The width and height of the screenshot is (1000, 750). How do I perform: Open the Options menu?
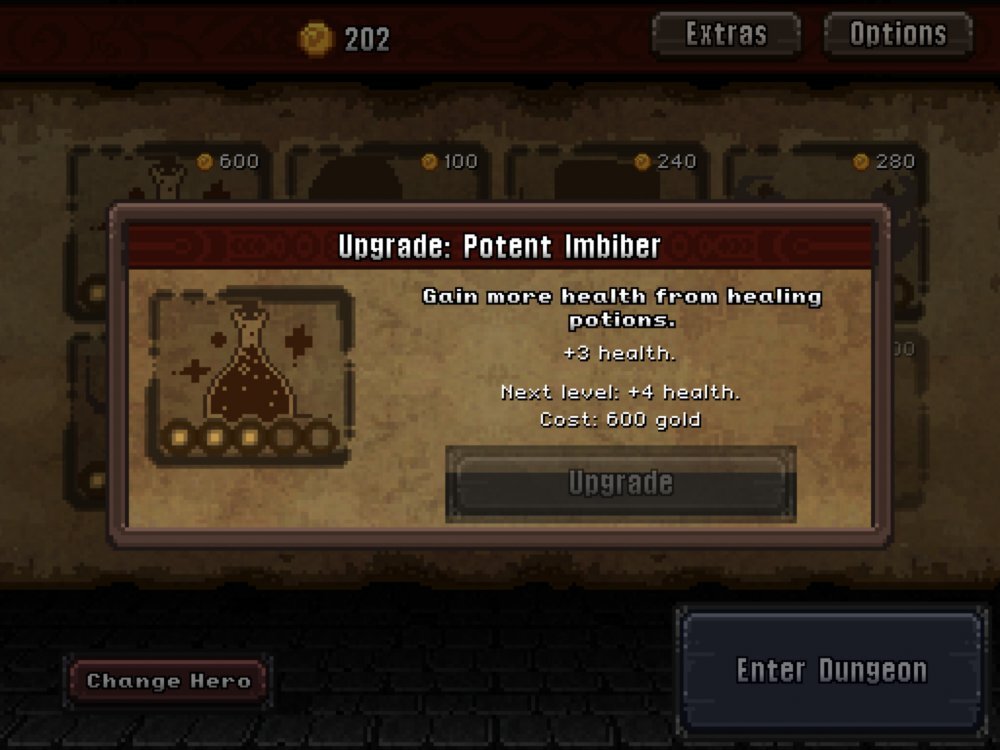point(897,34)
